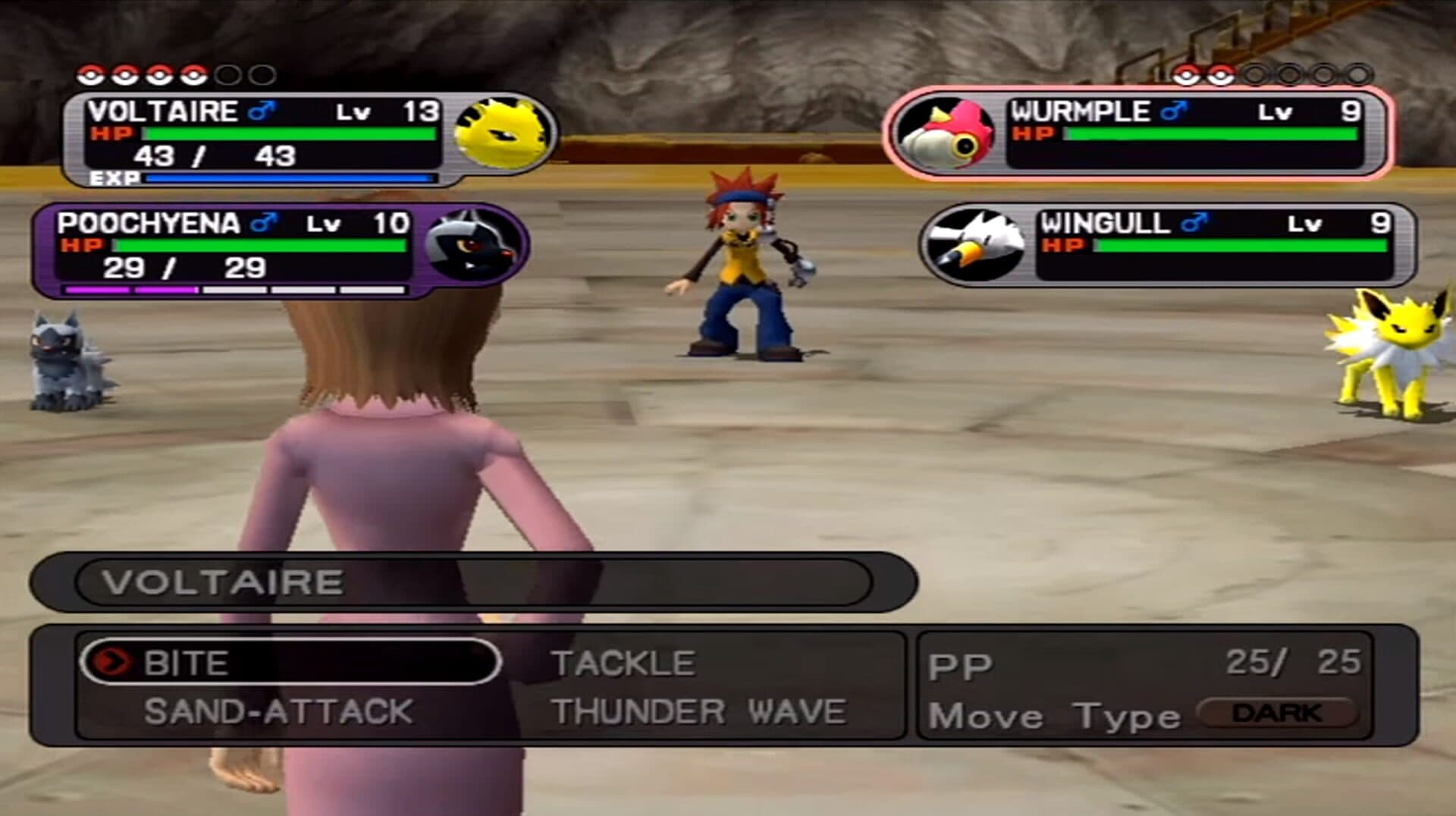Pick the SAND-ATTACK move
The width and height of the screenshot is (1456, 816).
pyautogui.click(x=278, y=712)
